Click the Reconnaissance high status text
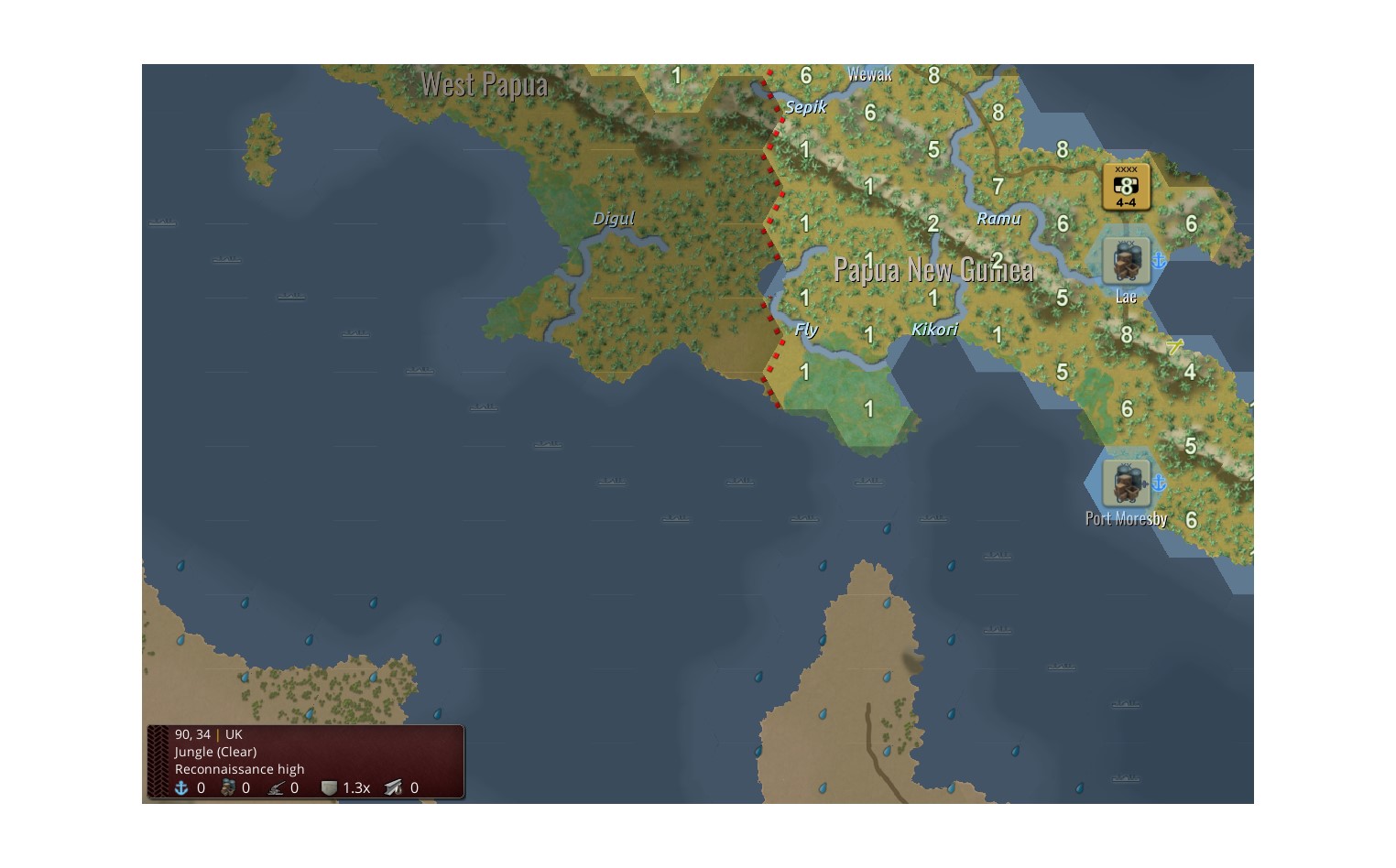This screenshot has width=1396, height=868. pos(240,769)
